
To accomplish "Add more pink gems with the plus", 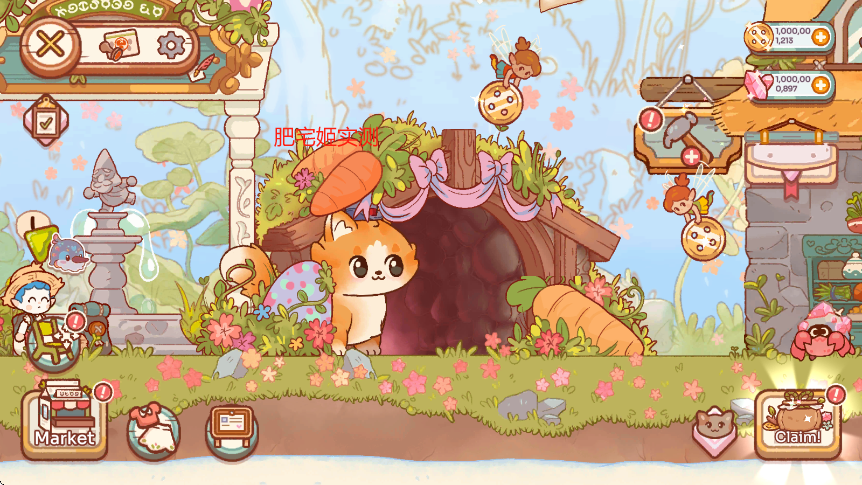I will [x=821, y=85].
